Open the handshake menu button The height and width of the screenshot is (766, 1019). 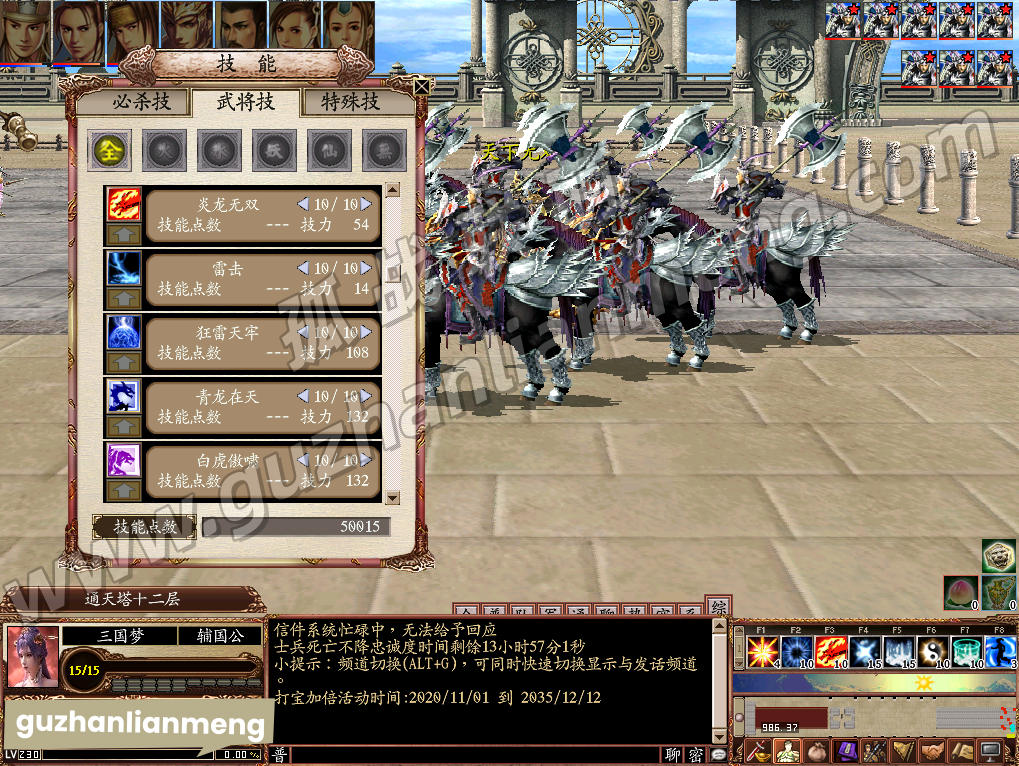click(934, 750)
